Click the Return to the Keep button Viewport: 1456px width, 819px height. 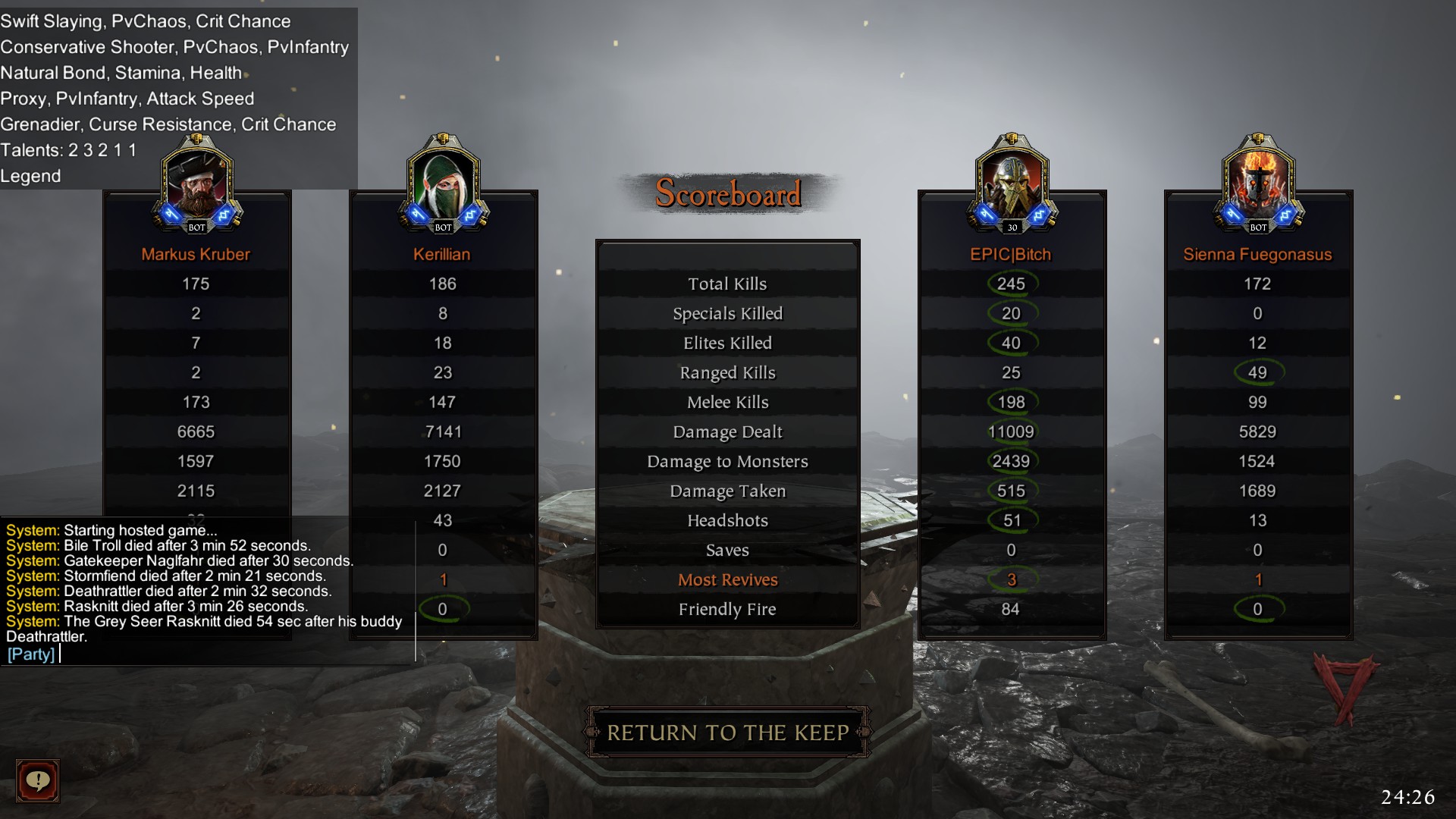tap(727, 733)
